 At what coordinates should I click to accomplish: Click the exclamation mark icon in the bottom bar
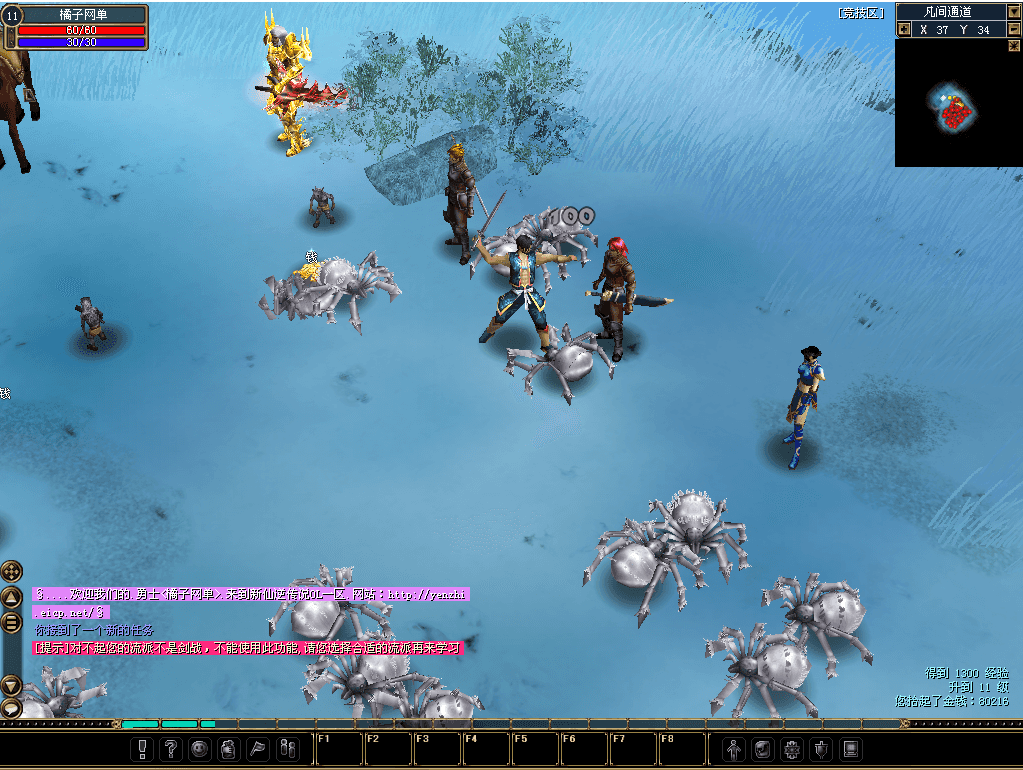pyautogui.click(x=143, y=748)
